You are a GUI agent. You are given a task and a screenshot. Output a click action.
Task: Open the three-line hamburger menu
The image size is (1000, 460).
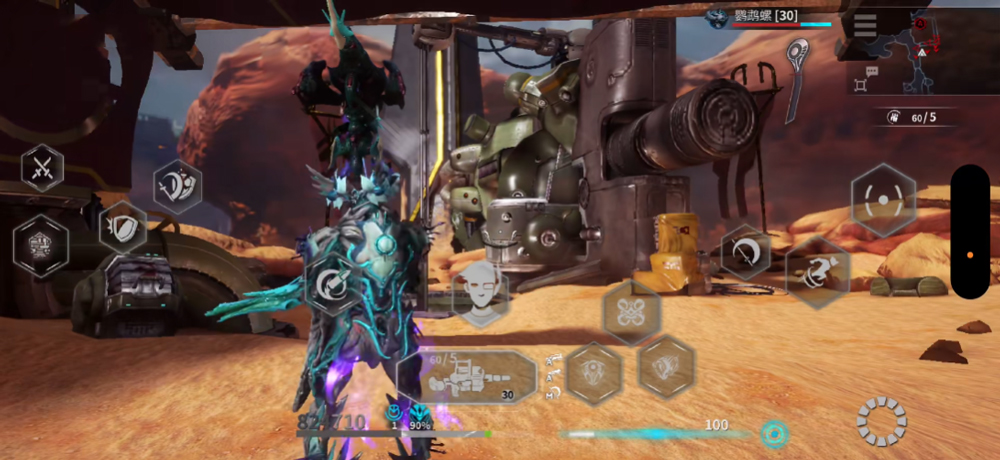click(x=865, y=26)
